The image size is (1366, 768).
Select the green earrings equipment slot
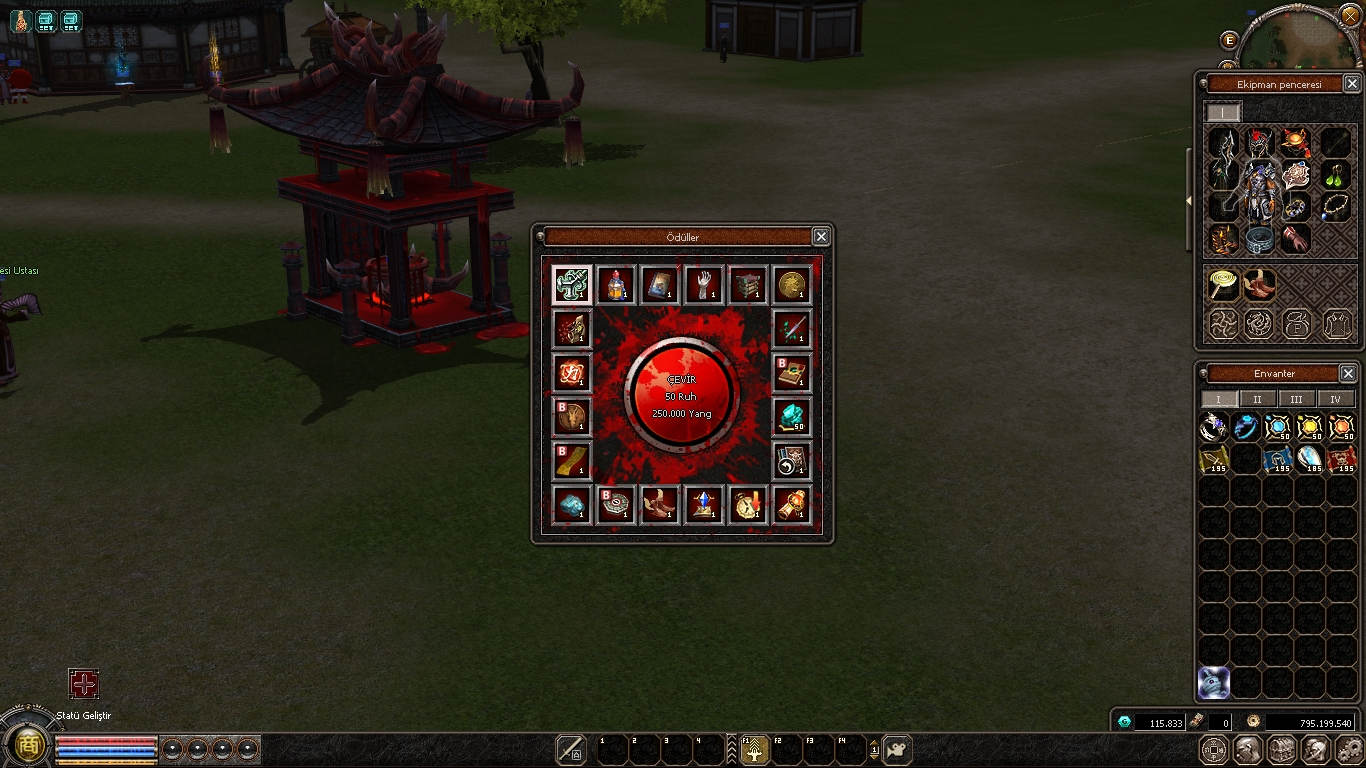[x=1336, y=176]
